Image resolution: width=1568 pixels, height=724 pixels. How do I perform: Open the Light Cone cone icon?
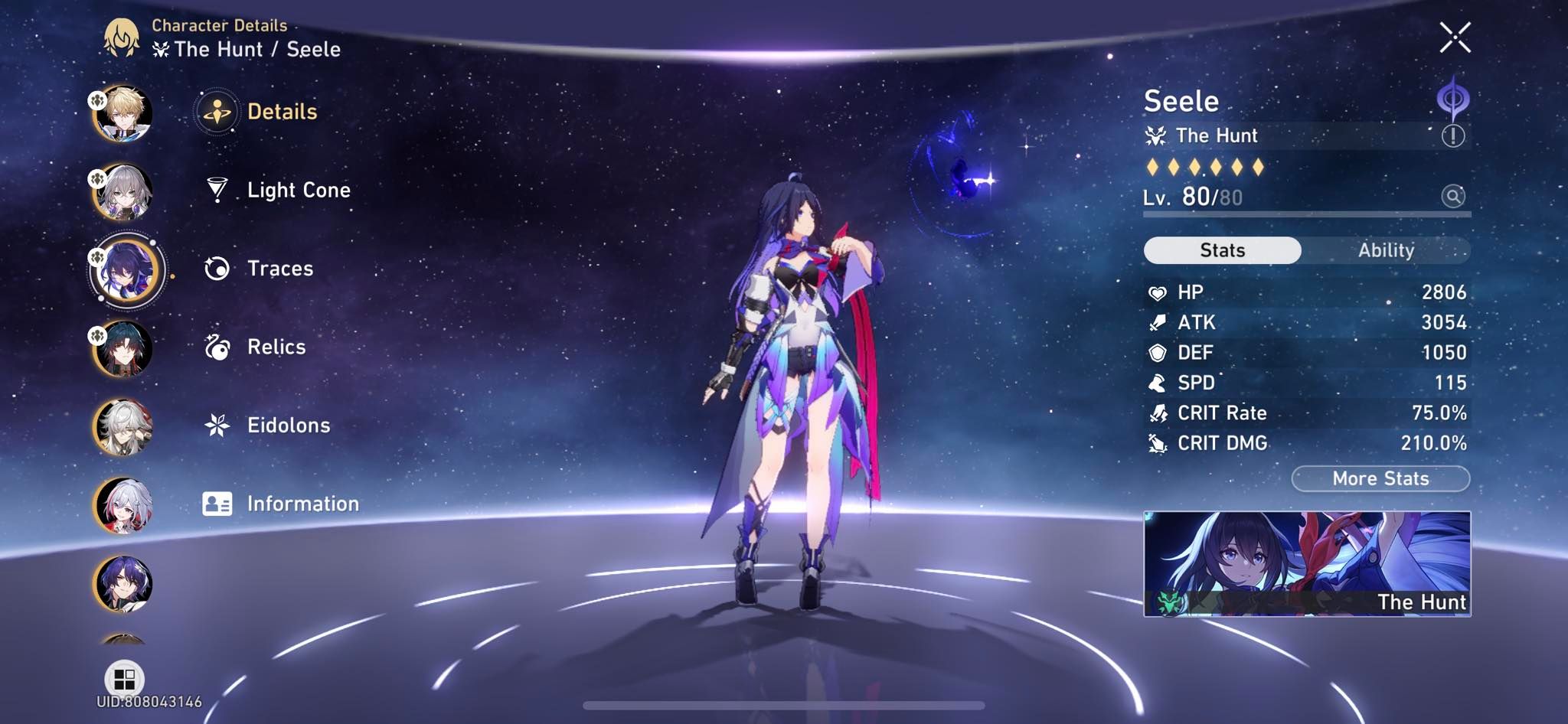[x=218, y=191]
